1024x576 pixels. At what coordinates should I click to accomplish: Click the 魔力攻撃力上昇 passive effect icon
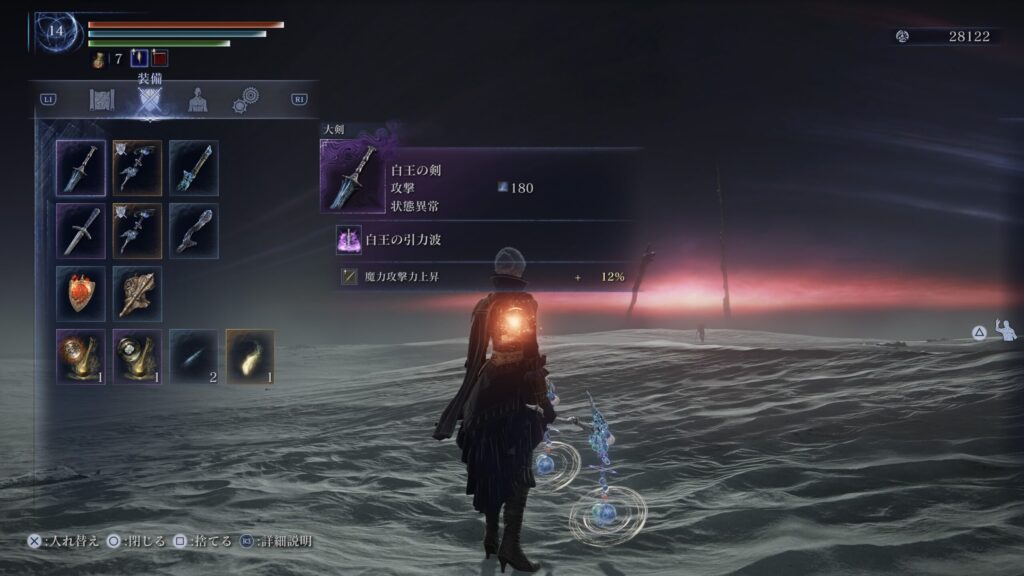point(349,277)
